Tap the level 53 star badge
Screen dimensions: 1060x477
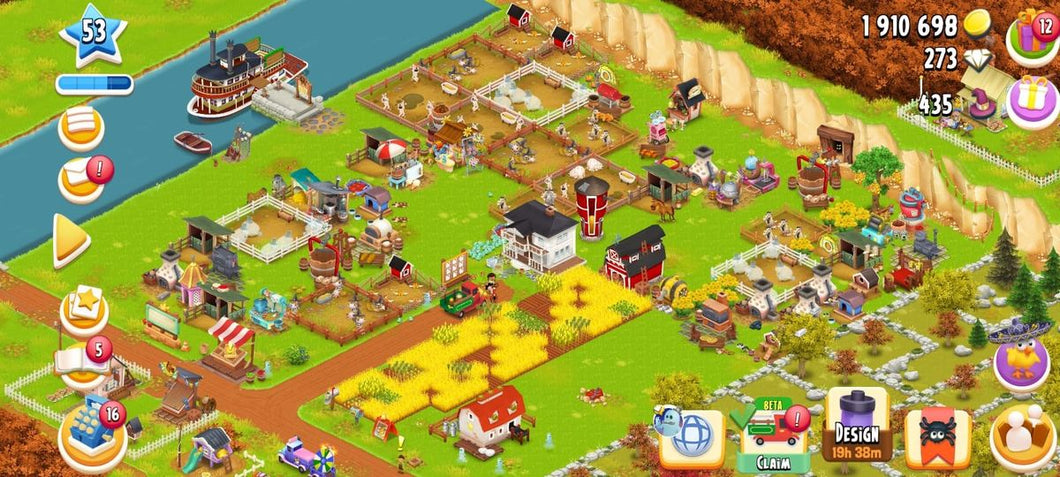click(x=93, y=35)
